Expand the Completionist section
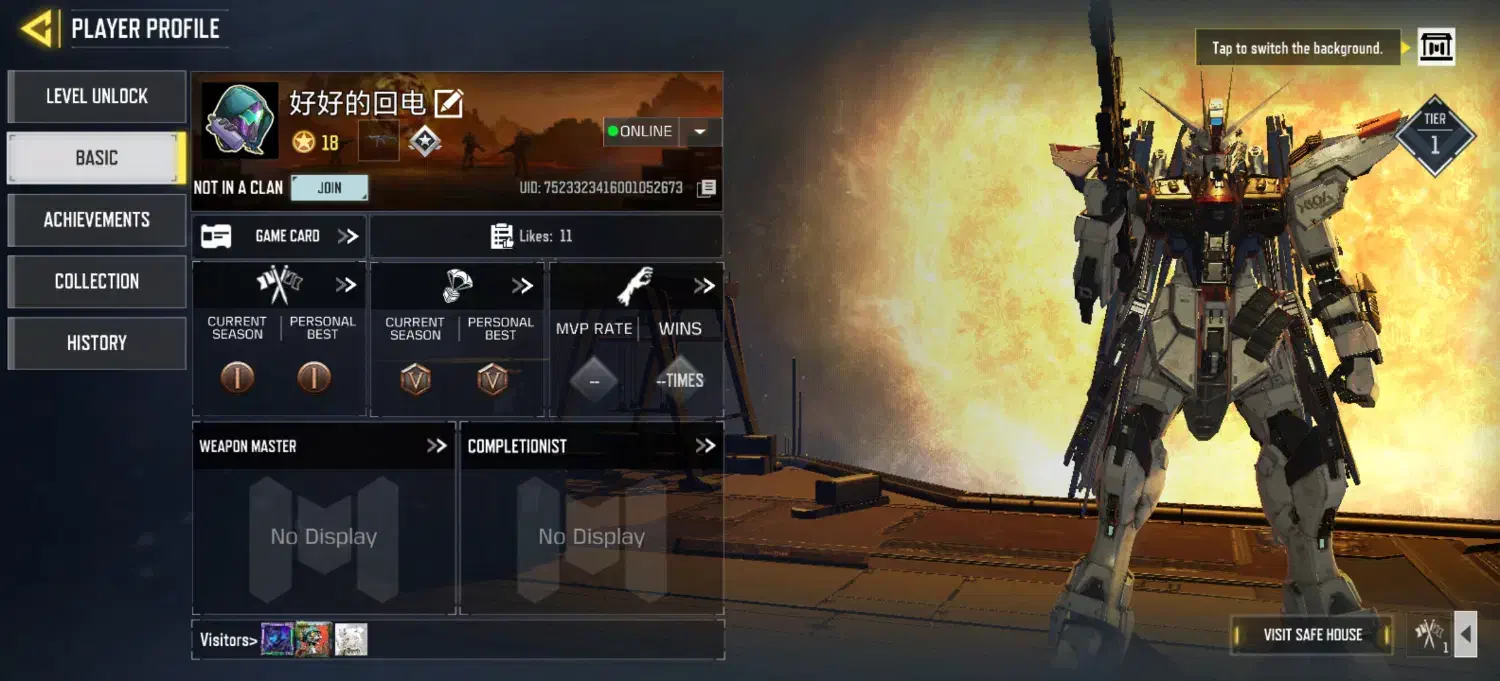Viewport: 1500px width, 681px height. tap(705, 446)
